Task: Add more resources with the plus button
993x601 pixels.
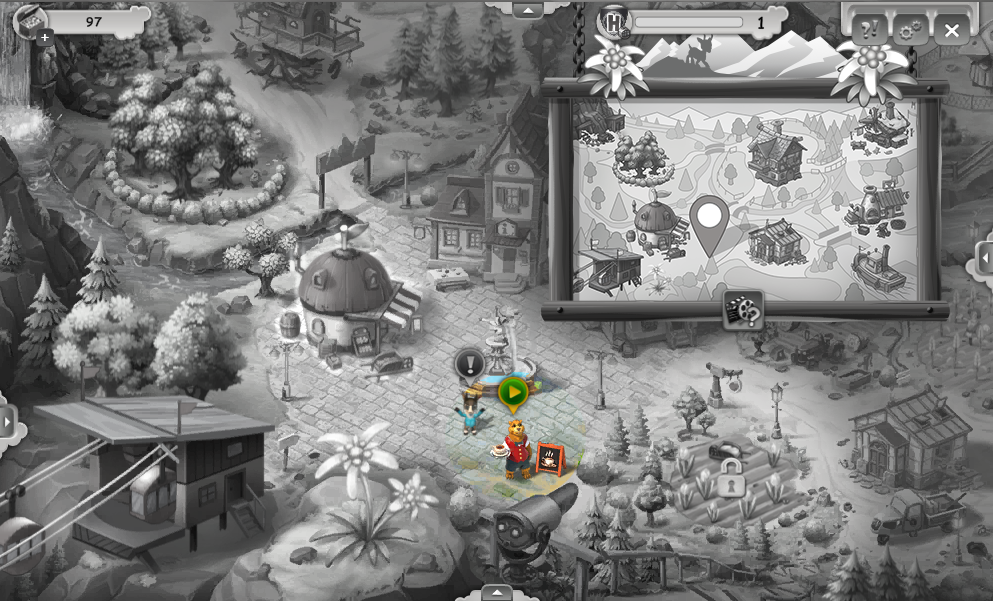Action: pyautogui.click(x=45, y=37)
